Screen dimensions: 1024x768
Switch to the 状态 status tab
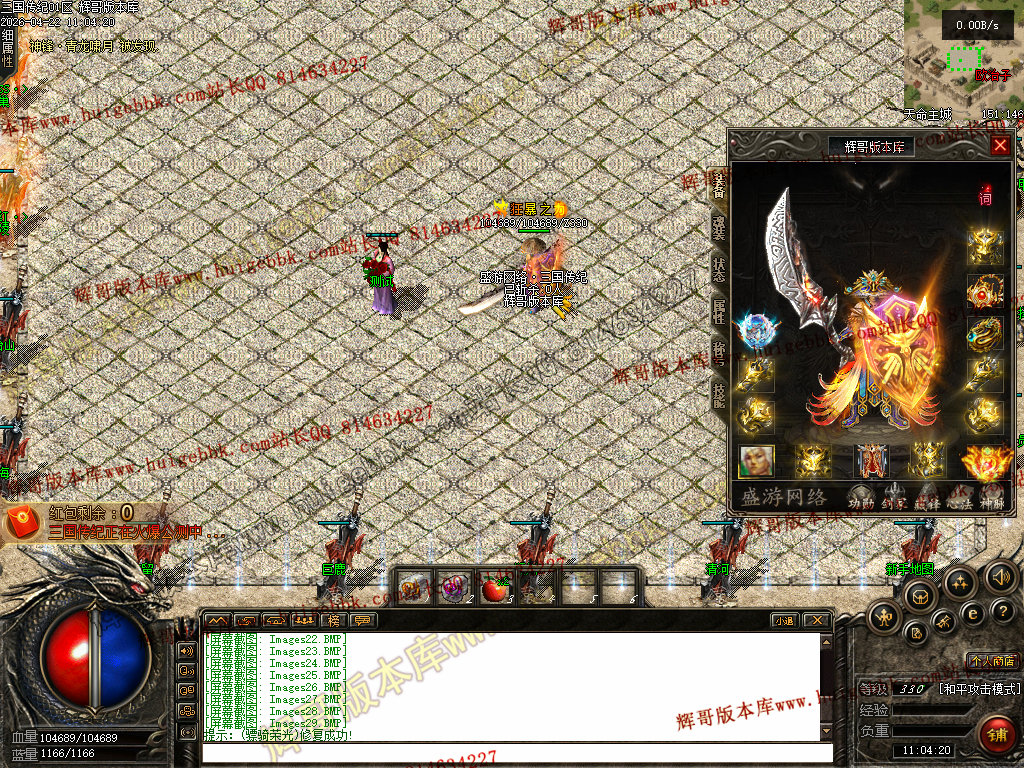click(x=718, y=267)
